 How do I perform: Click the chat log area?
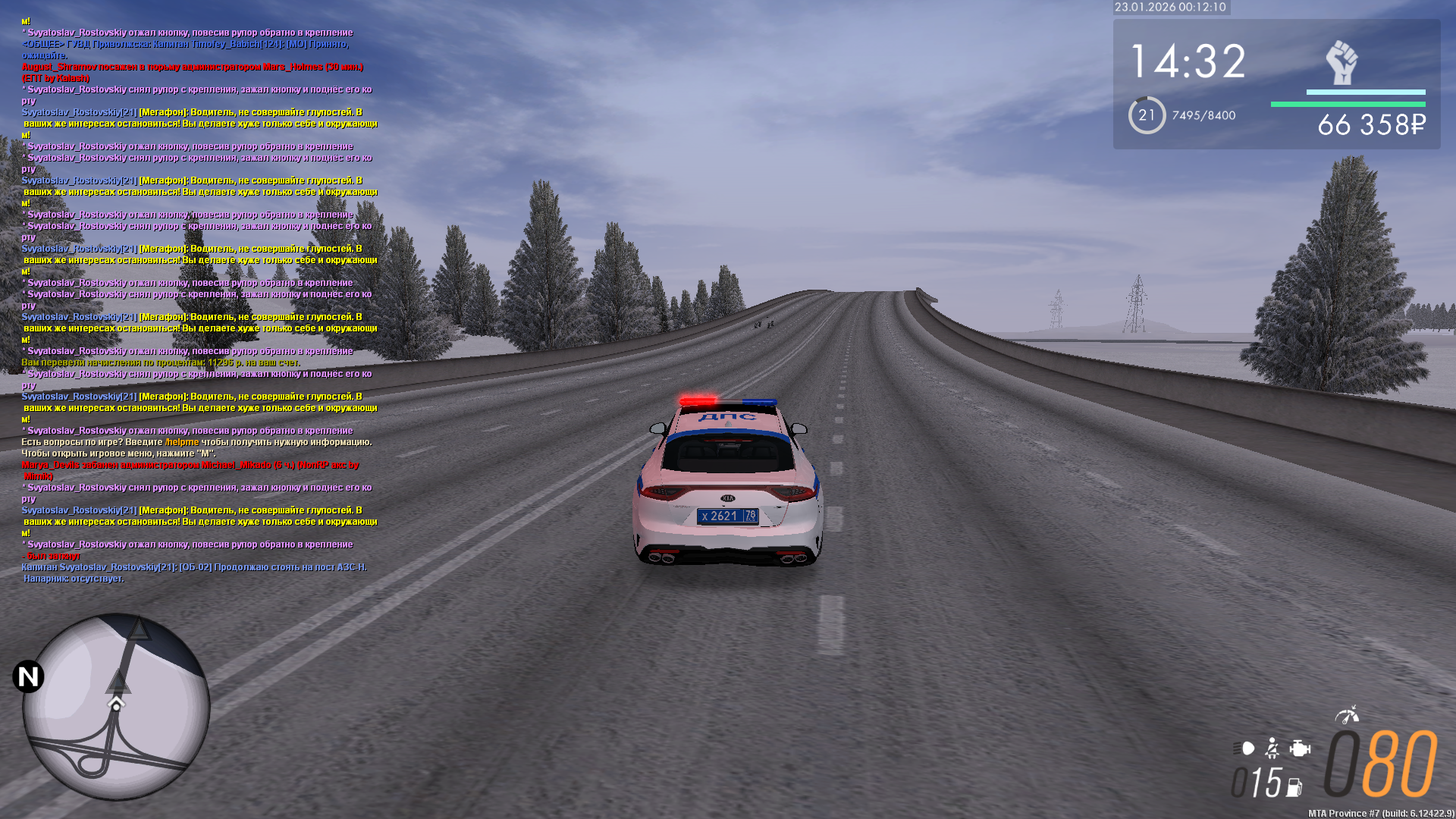[x=197, y=303]
